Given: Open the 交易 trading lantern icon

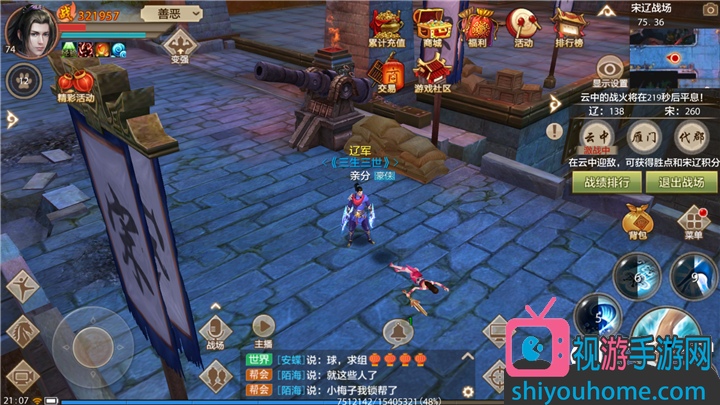Looking at the screenshot, I should point(386,72).
